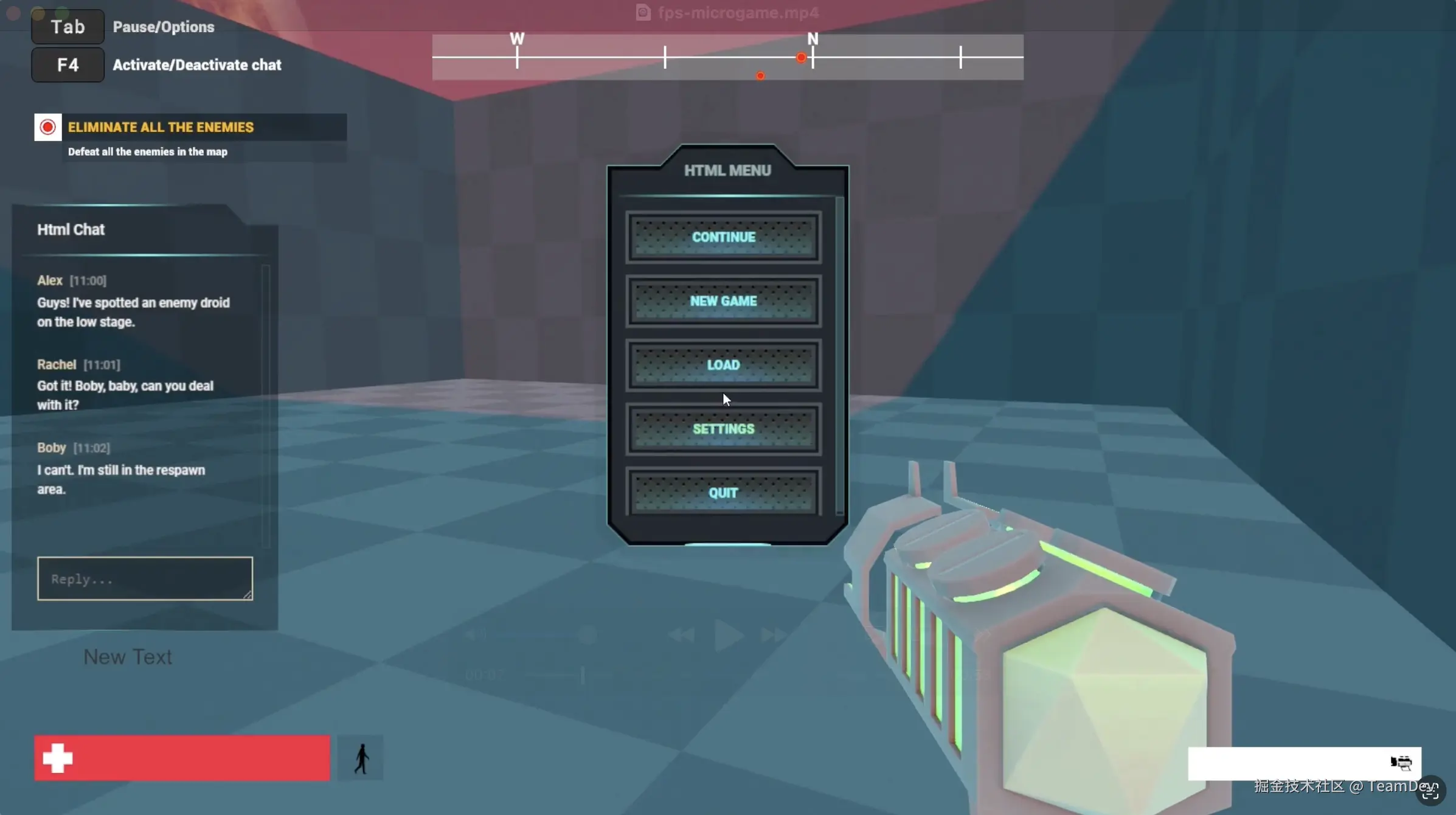
Task: Open the Settings menu entry
Action: click(x=723, y=428)
